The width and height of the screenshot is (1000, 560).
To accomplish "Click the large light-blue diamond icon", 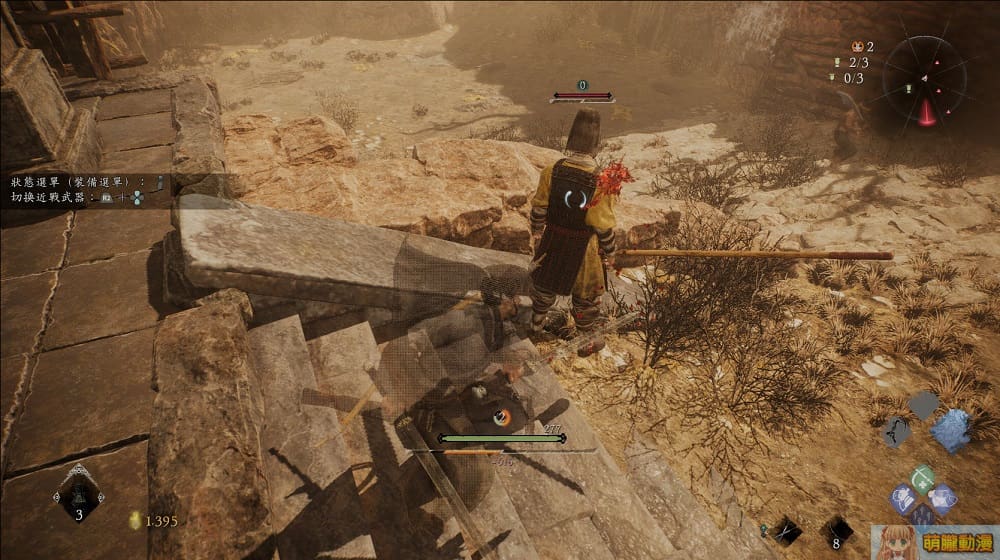I will pyautogui.click(x=951, y=430).
